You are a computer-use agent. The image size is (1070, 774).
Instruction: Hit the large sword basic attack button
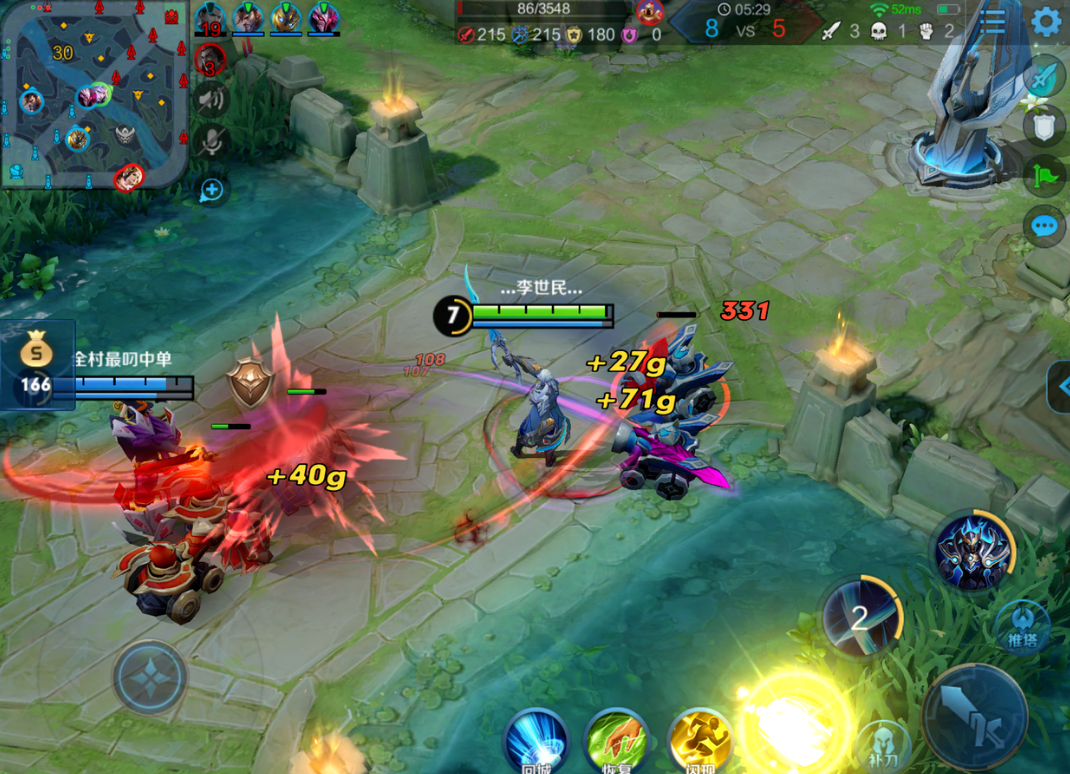click(975, 714)
